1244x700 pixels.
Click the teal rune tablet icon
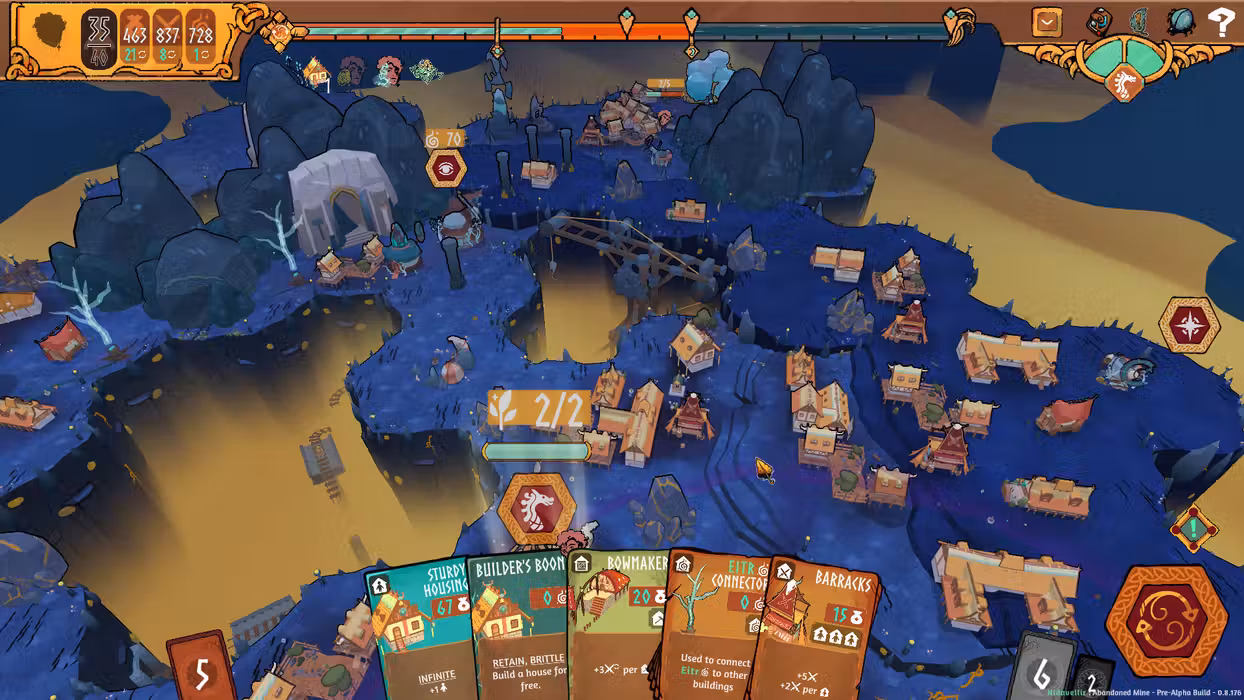1140,22
